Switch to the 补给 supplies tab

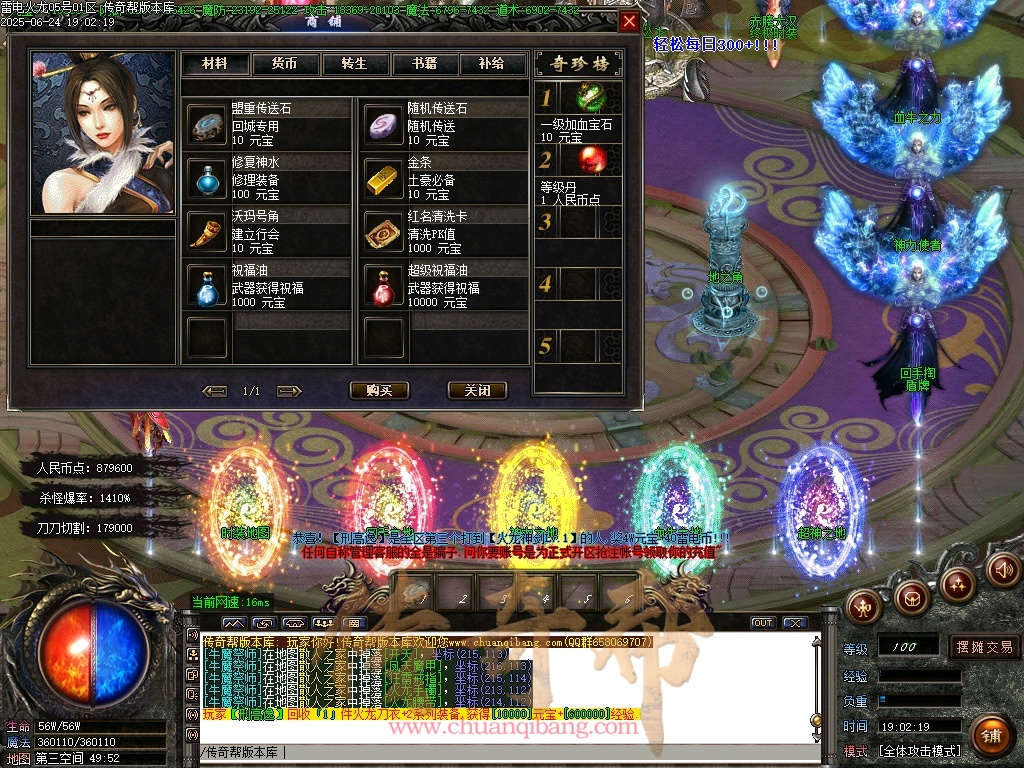pyautogui.click(x=492, y=64)
